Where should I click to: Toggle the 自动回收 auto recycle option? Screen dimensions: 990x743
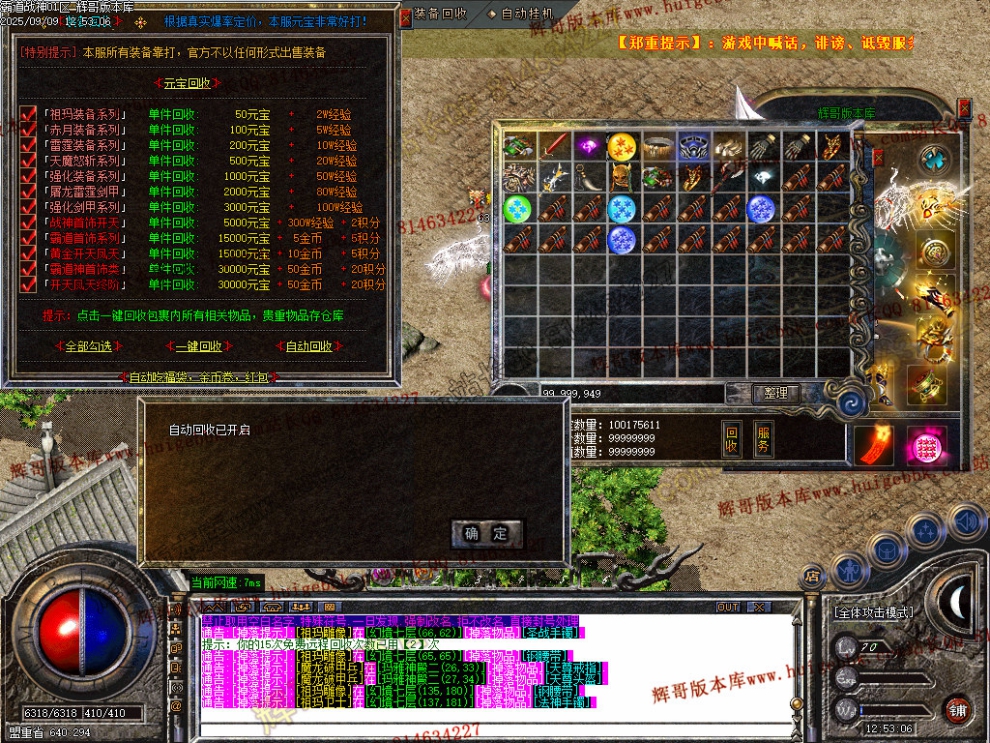pos(309,346)
